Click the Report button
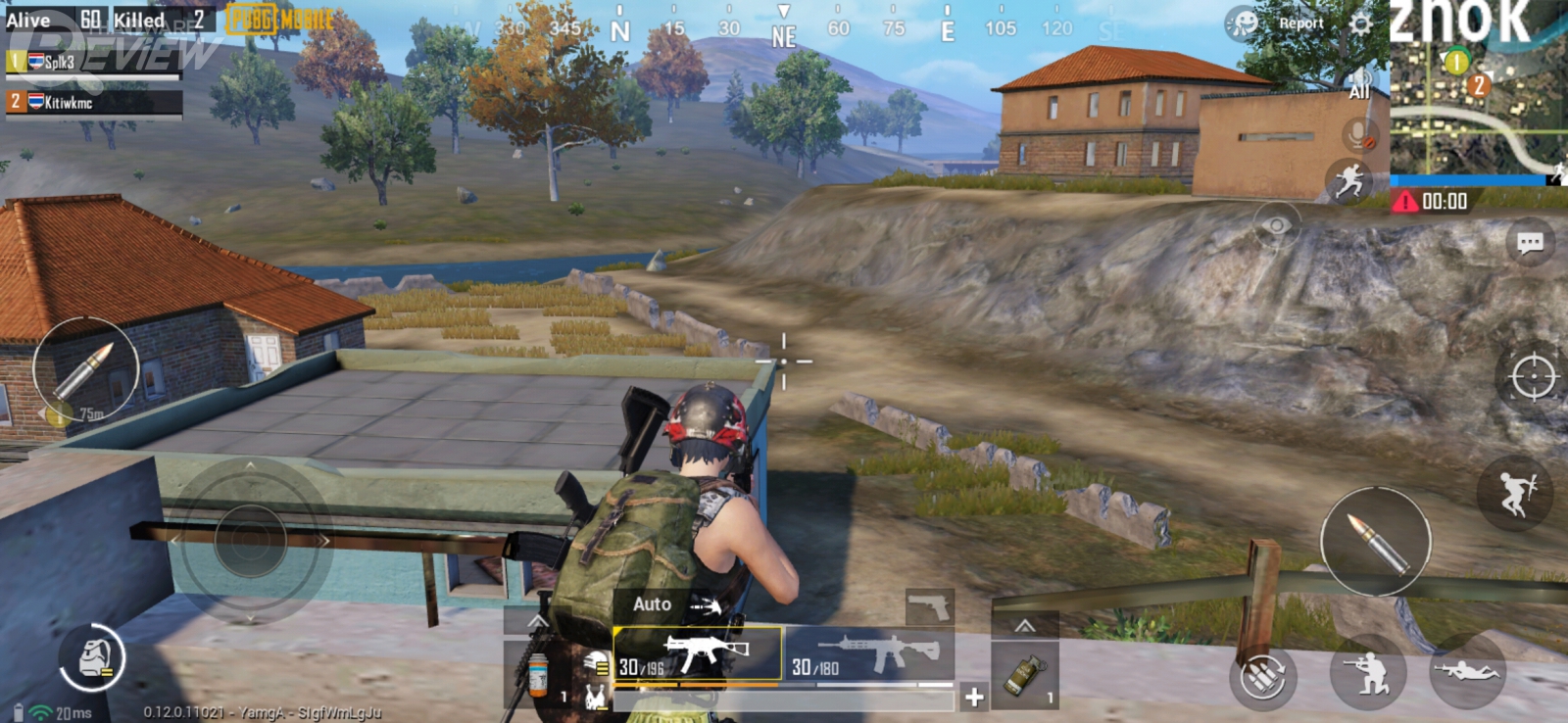 tap(1300, 24)
